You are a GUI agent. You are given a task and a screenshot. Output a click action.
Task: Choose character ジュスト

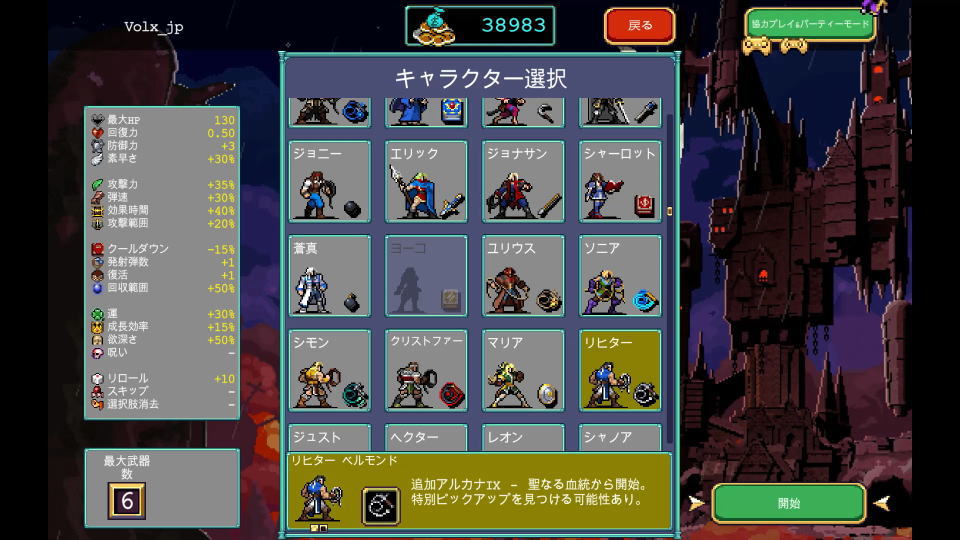point(330,438)
